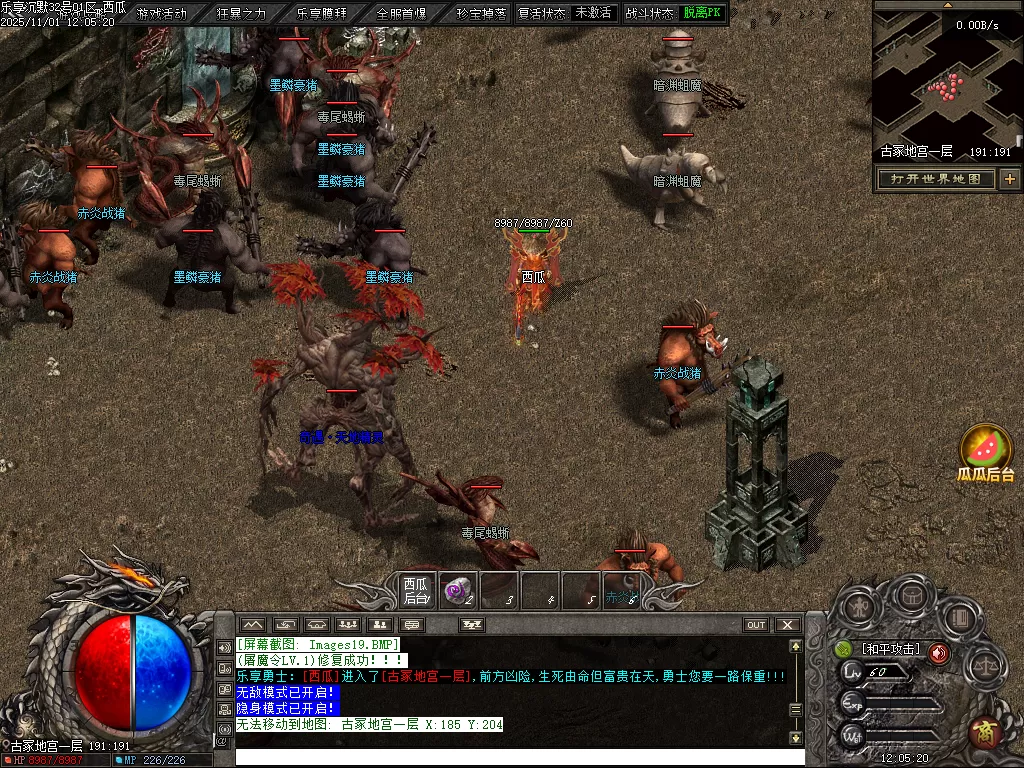Close the chat panel with X
The image size is (1024, 768).
point(789,625)
